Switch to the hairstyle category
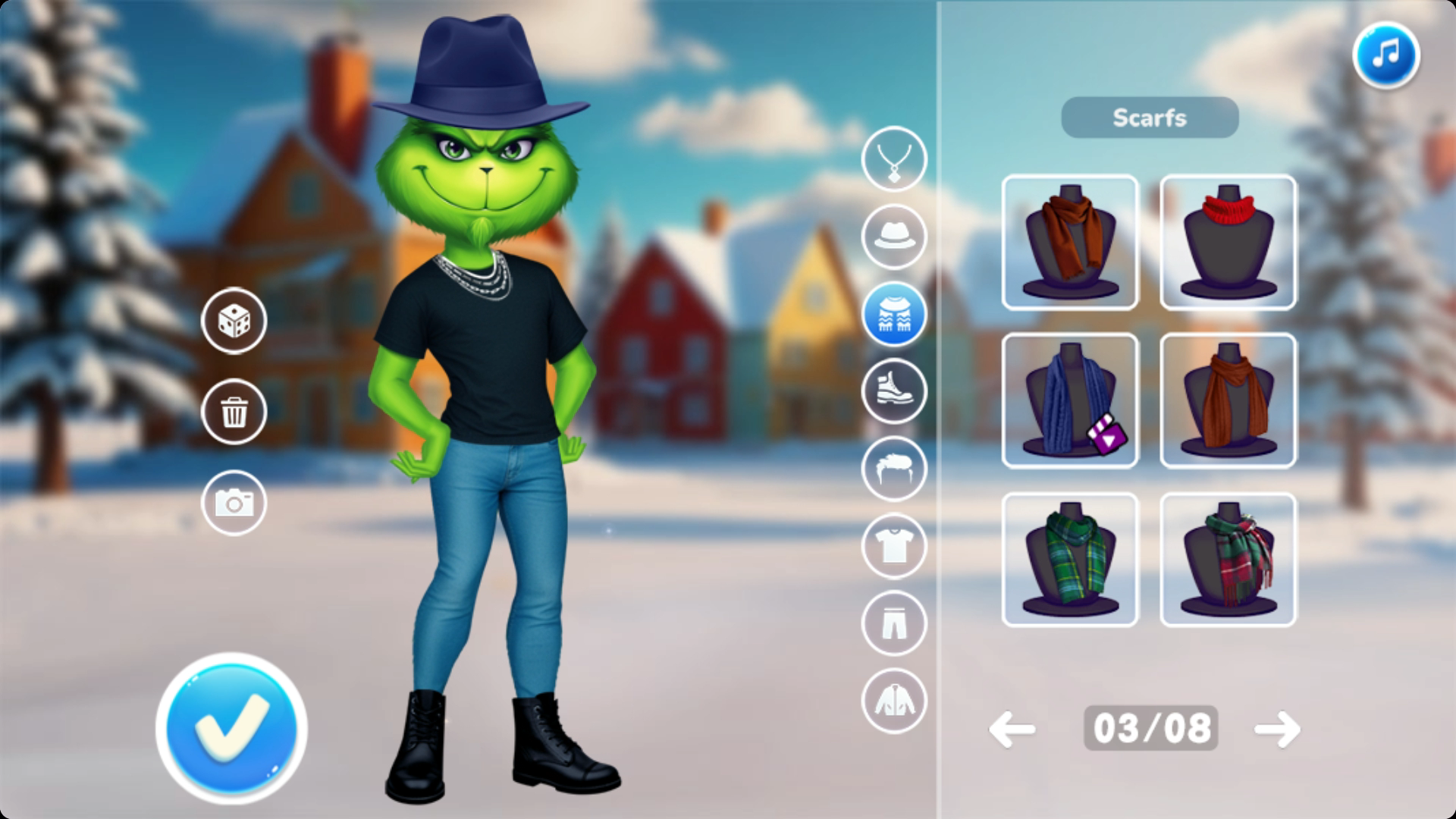The width and height of the screenshot is (1456, 819). (x=894, y=469)
